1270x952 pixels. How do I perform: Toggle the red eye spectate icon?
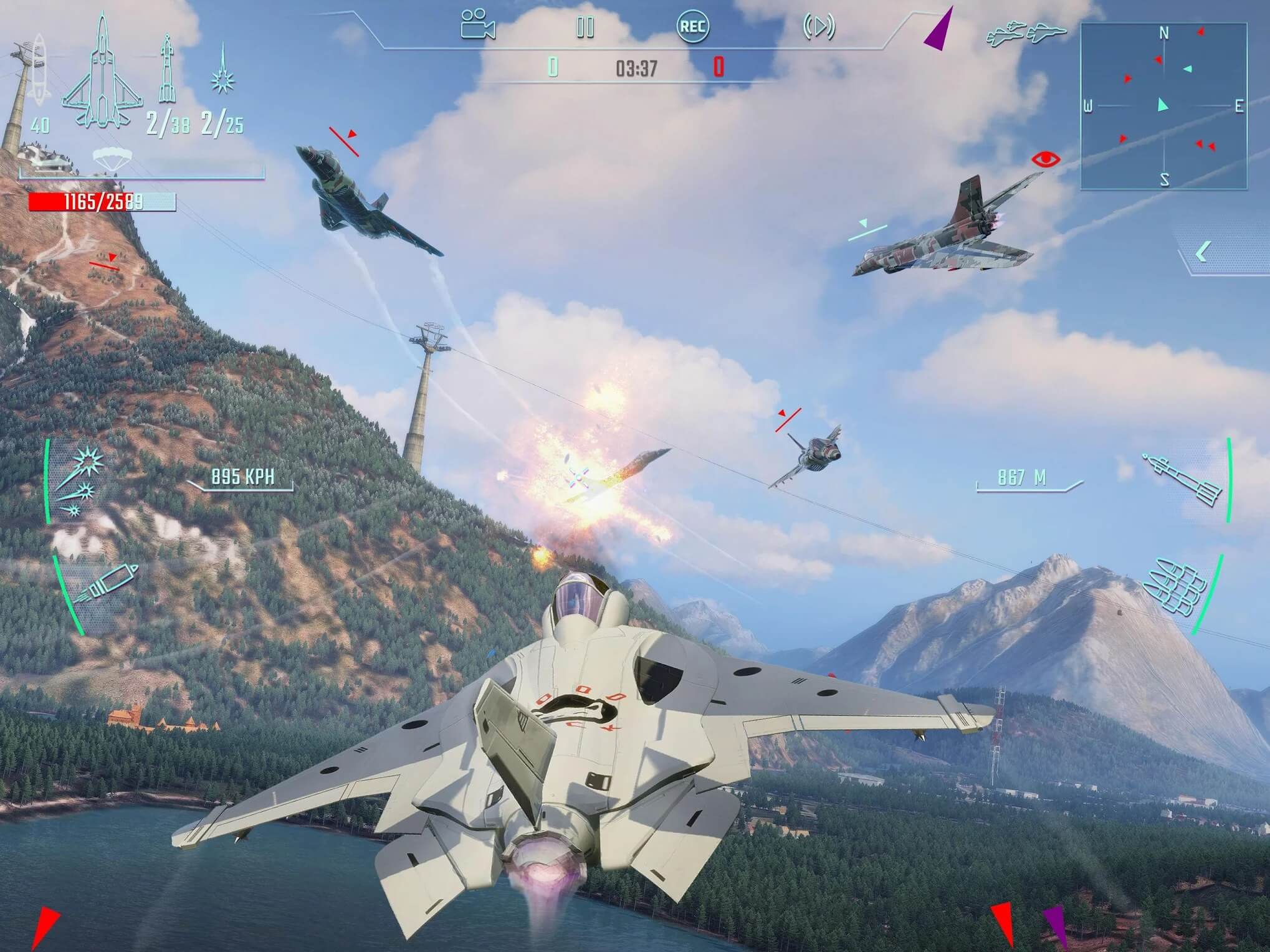(x=1045, y=159)
